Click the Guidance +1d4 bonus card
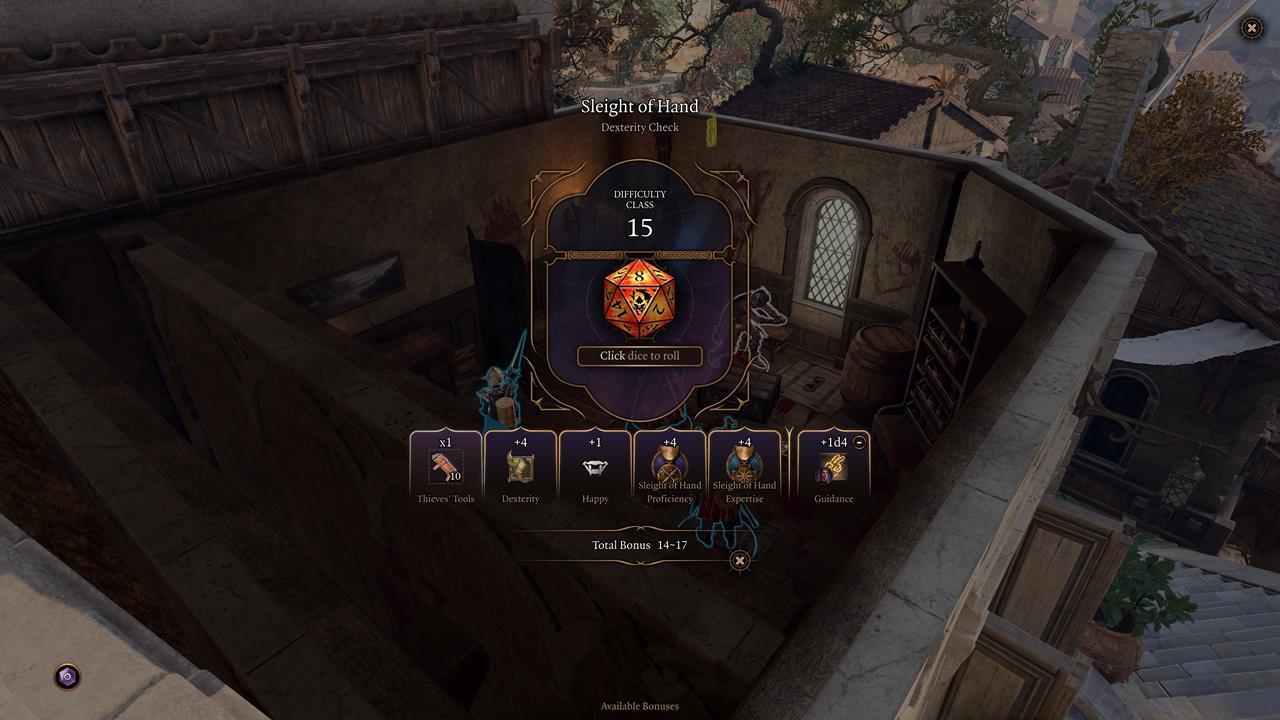This screenshot has width=1280, height=720. pyautogui.click(x=833, y=470)
